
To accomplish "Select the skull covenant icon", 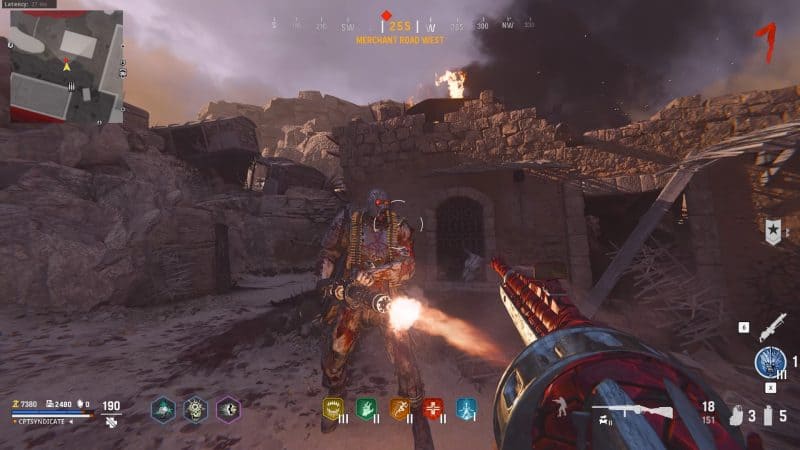I will pos(196,409).
